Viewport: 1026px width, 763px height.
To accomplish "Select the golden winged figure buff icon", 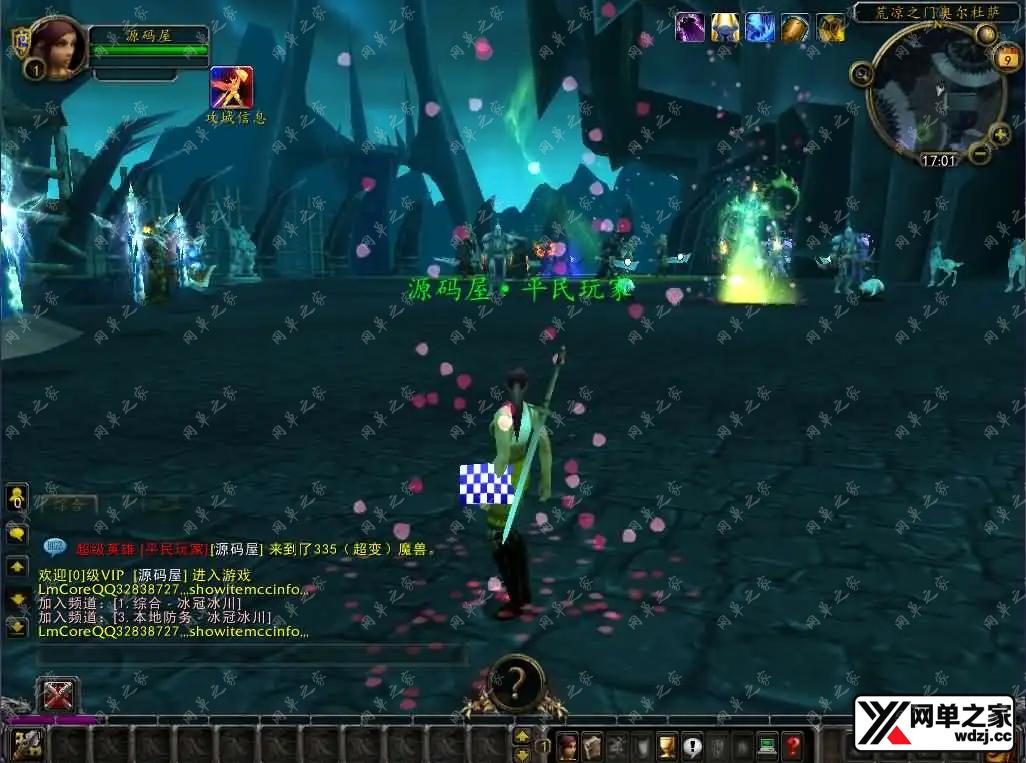I will point(725,27).
